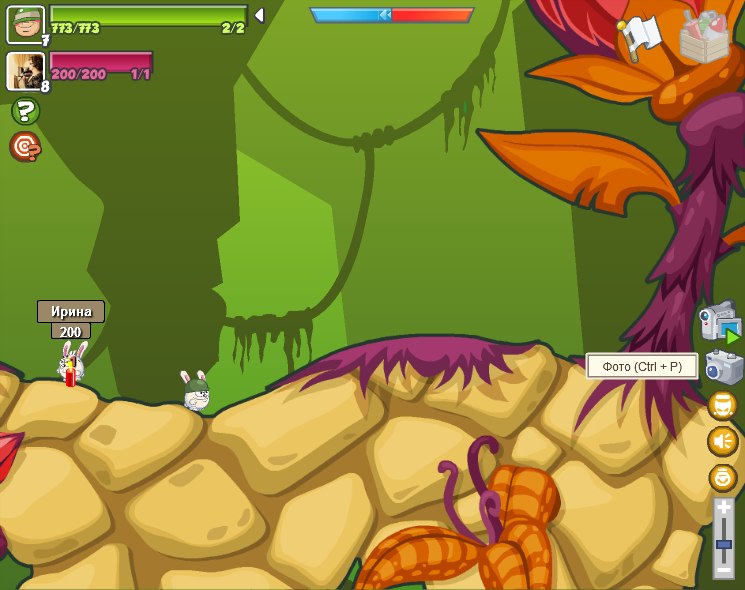Zoom in with the plus button
Screen dimensions: 745x590
pos(723,509)
